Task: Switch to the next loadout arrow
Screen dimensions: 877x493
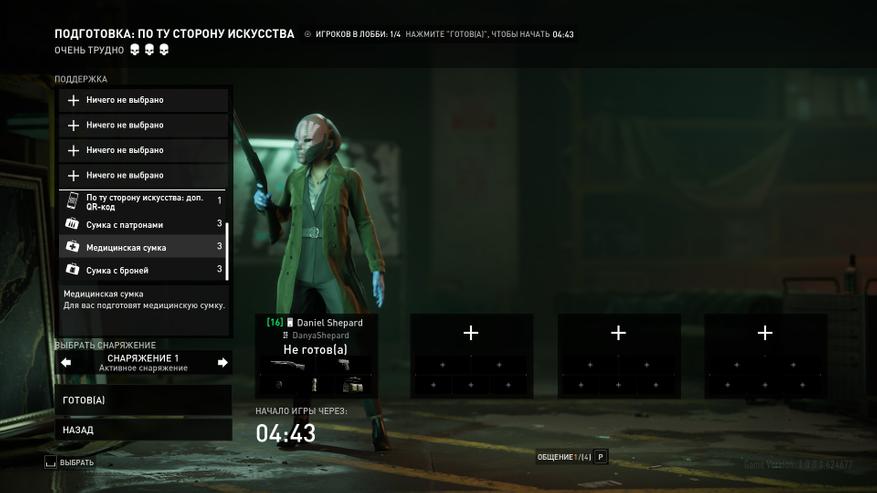Action: pos(222,362)
